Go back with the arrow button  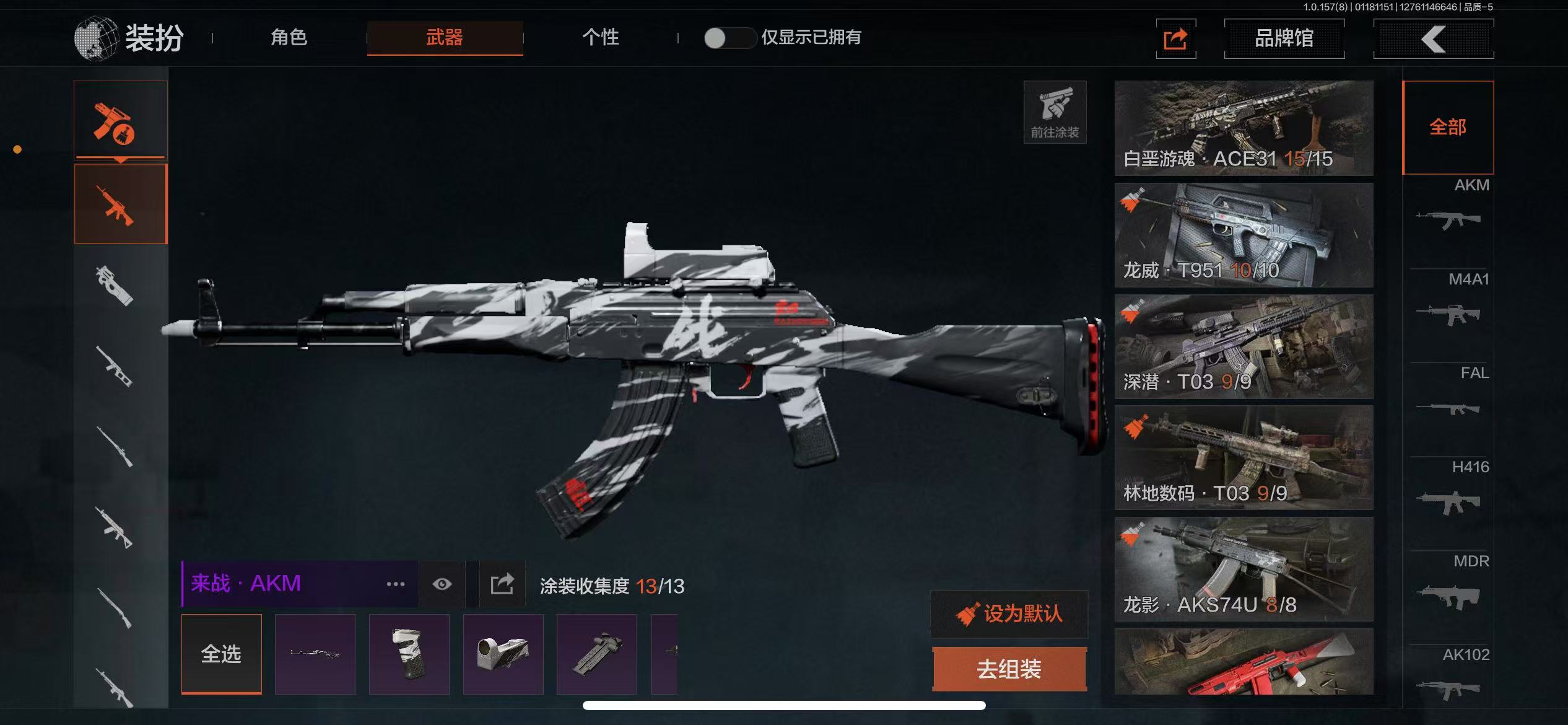[x=1433, y=38]
